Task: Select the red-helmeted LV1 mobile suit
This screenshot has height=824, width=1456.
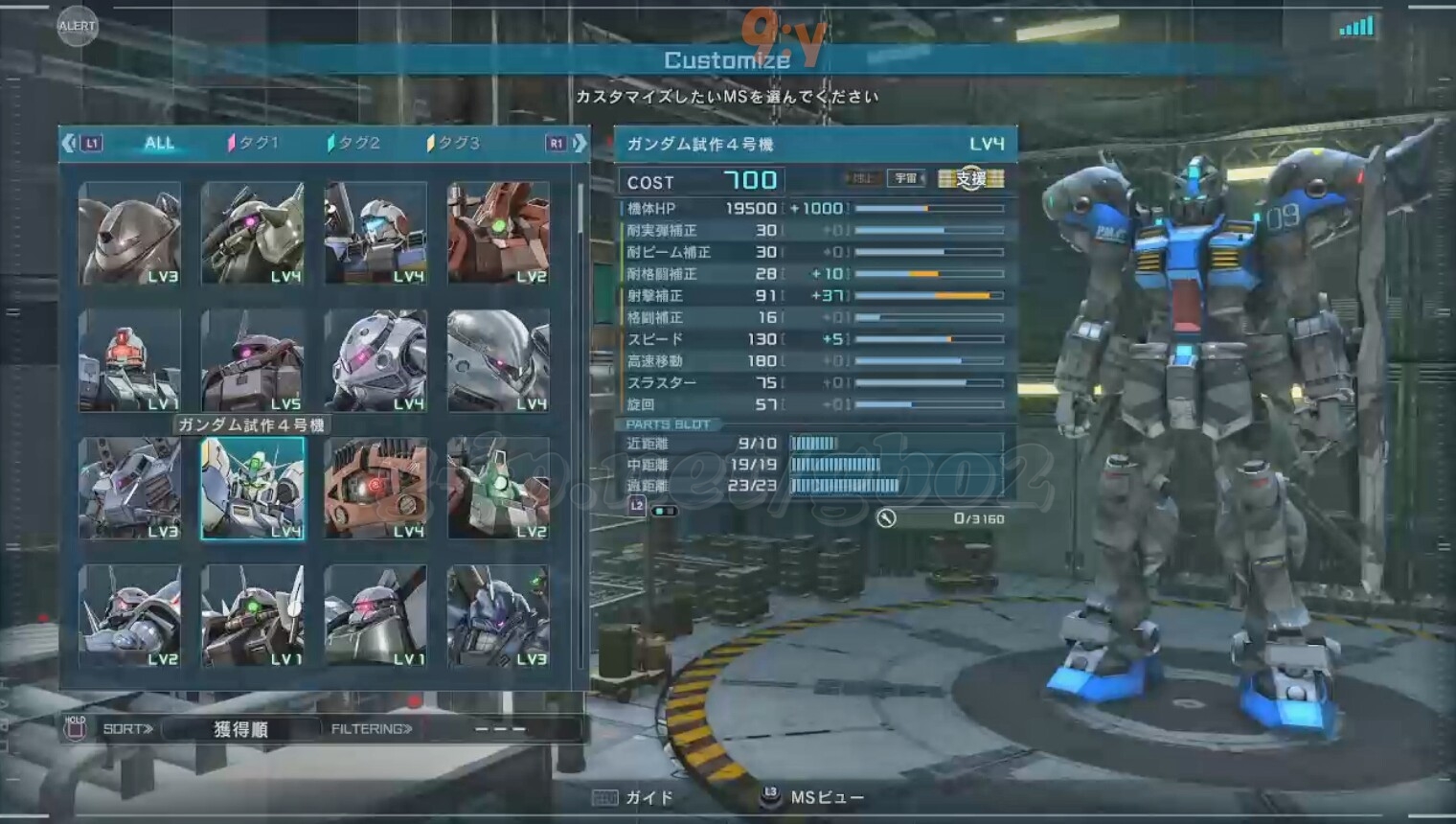Action: (x=129, y=361)
